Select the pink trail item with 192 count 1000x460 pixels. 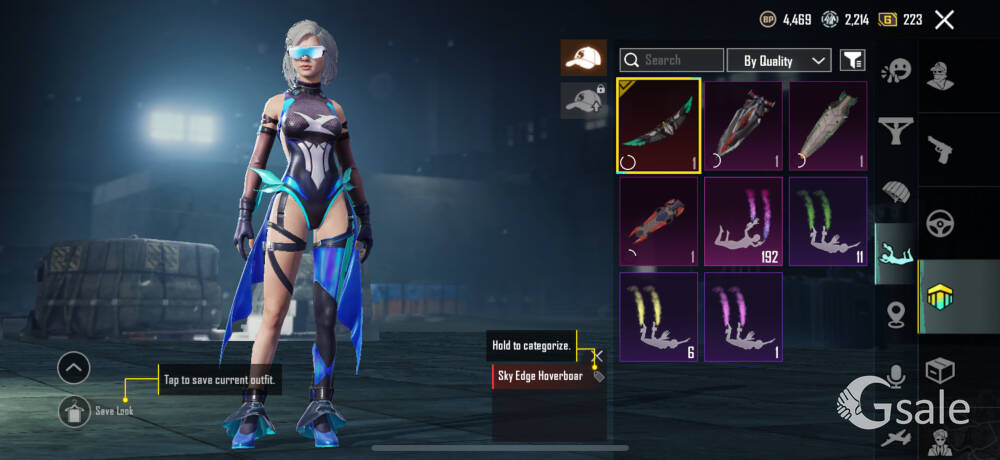pos(743,221)
